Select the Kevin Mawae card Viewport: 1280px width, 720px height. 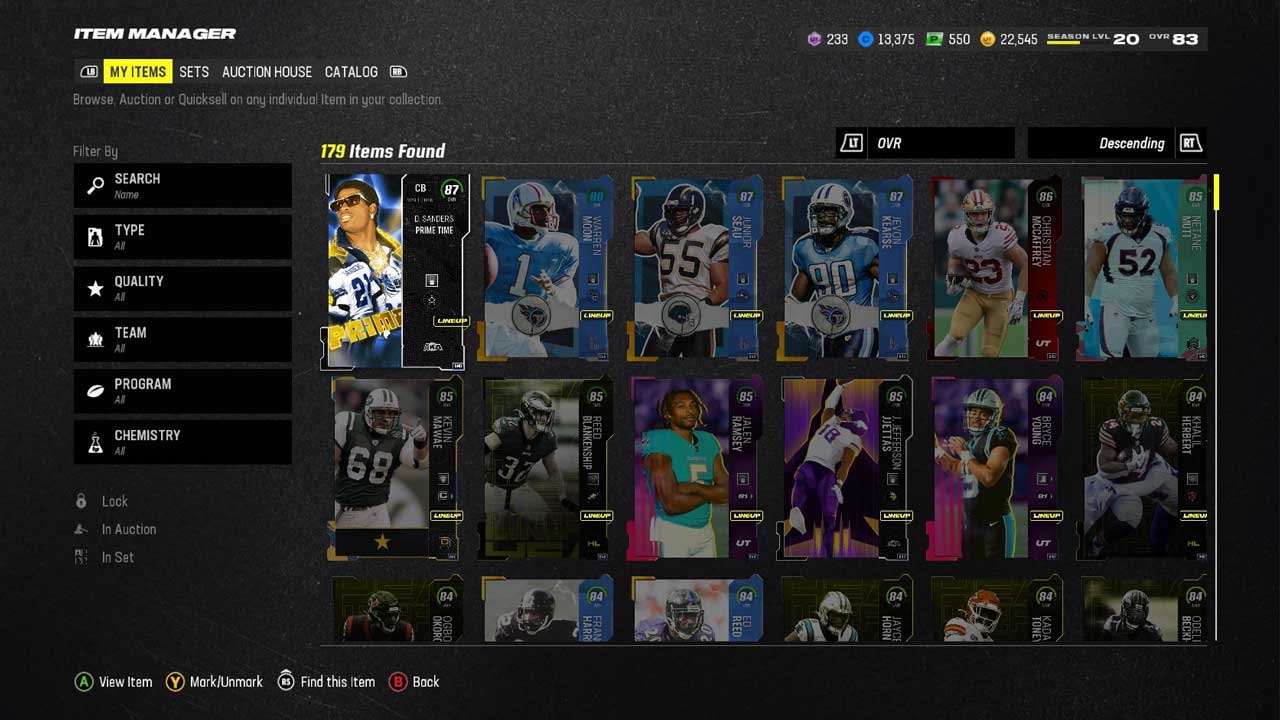coord(396,468)
